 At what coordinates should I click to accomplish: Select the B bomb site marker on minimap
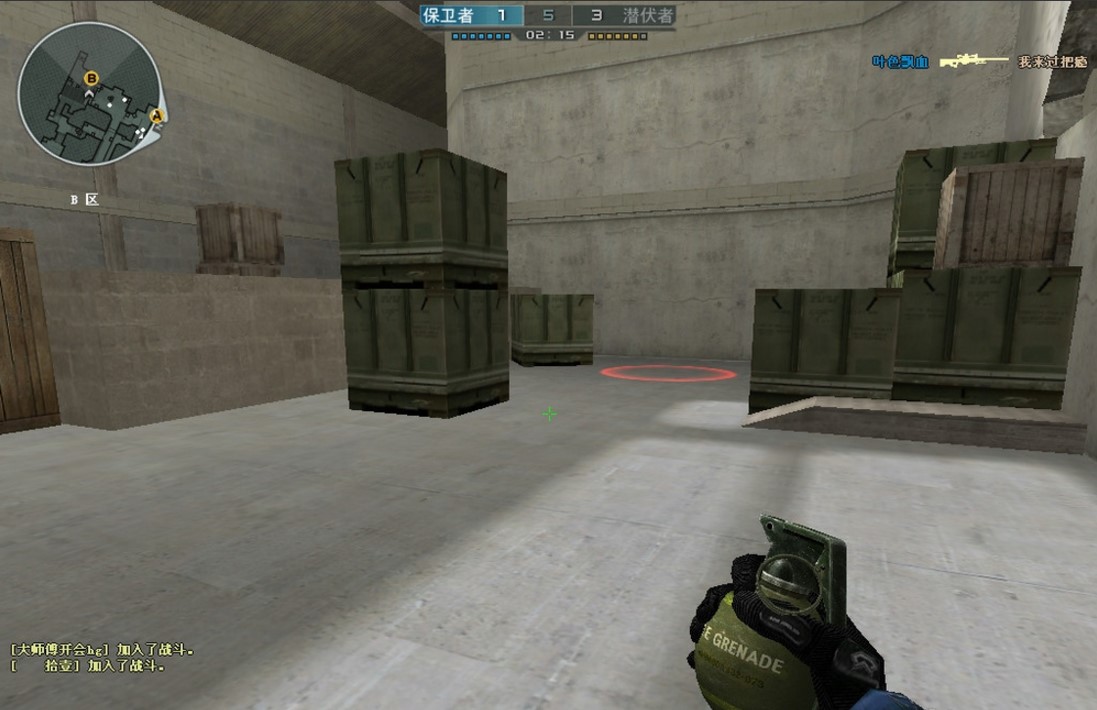click(x=92, y=77)
